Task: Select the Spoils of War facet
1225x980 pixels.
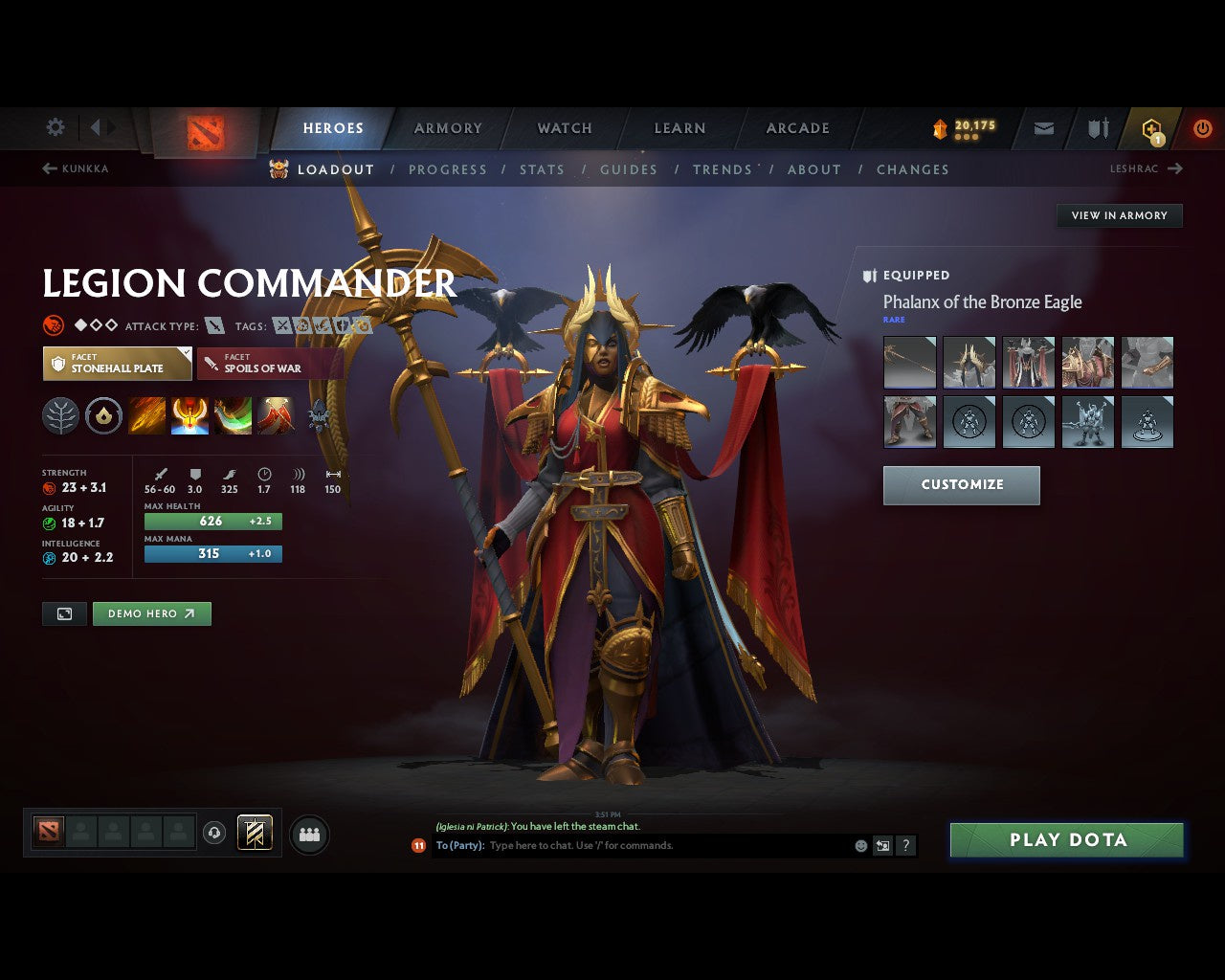Action: pyautogui.click(x=270, y=364)
